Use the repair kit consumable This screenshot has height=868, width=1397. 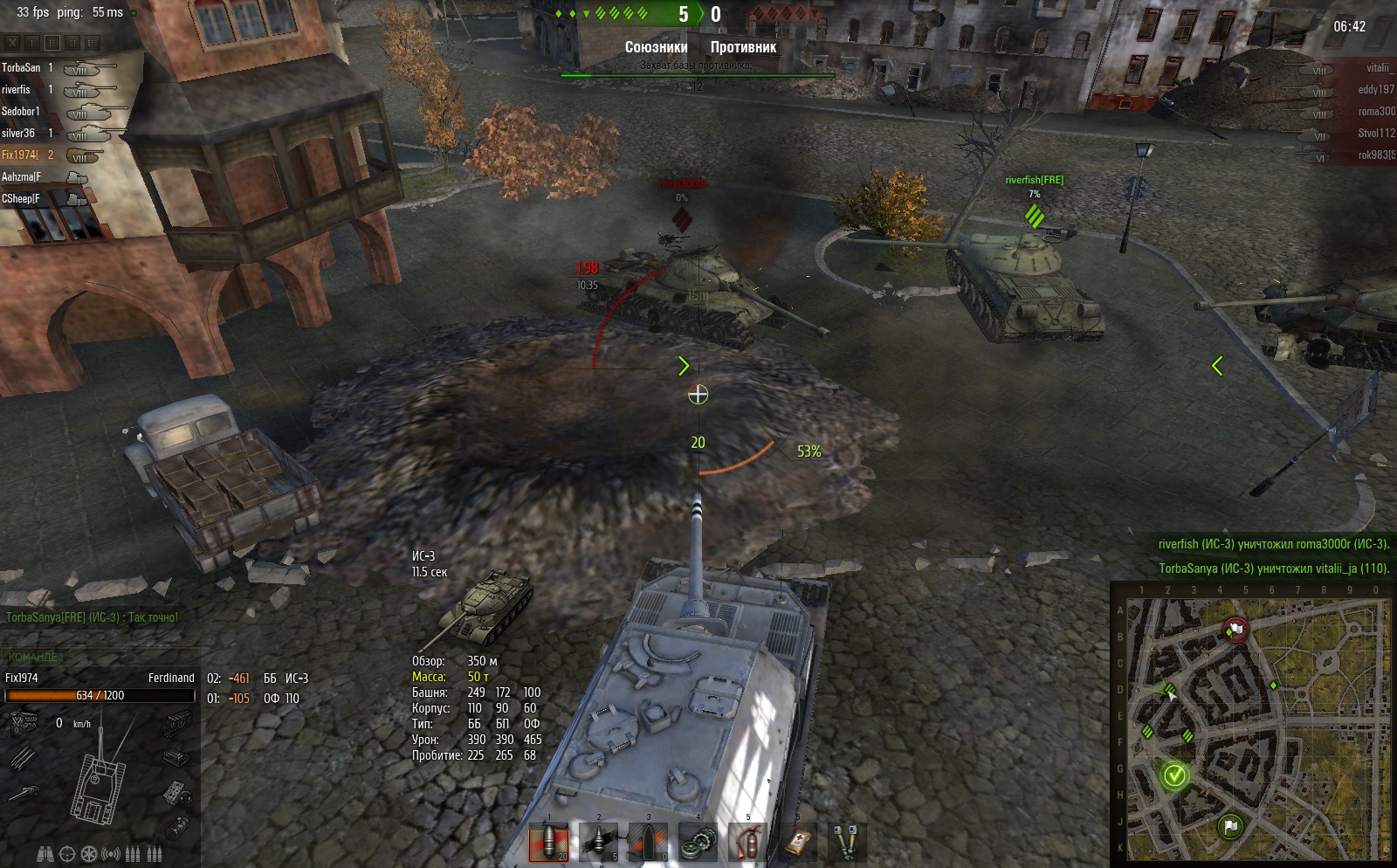click(x=698, y=842)
